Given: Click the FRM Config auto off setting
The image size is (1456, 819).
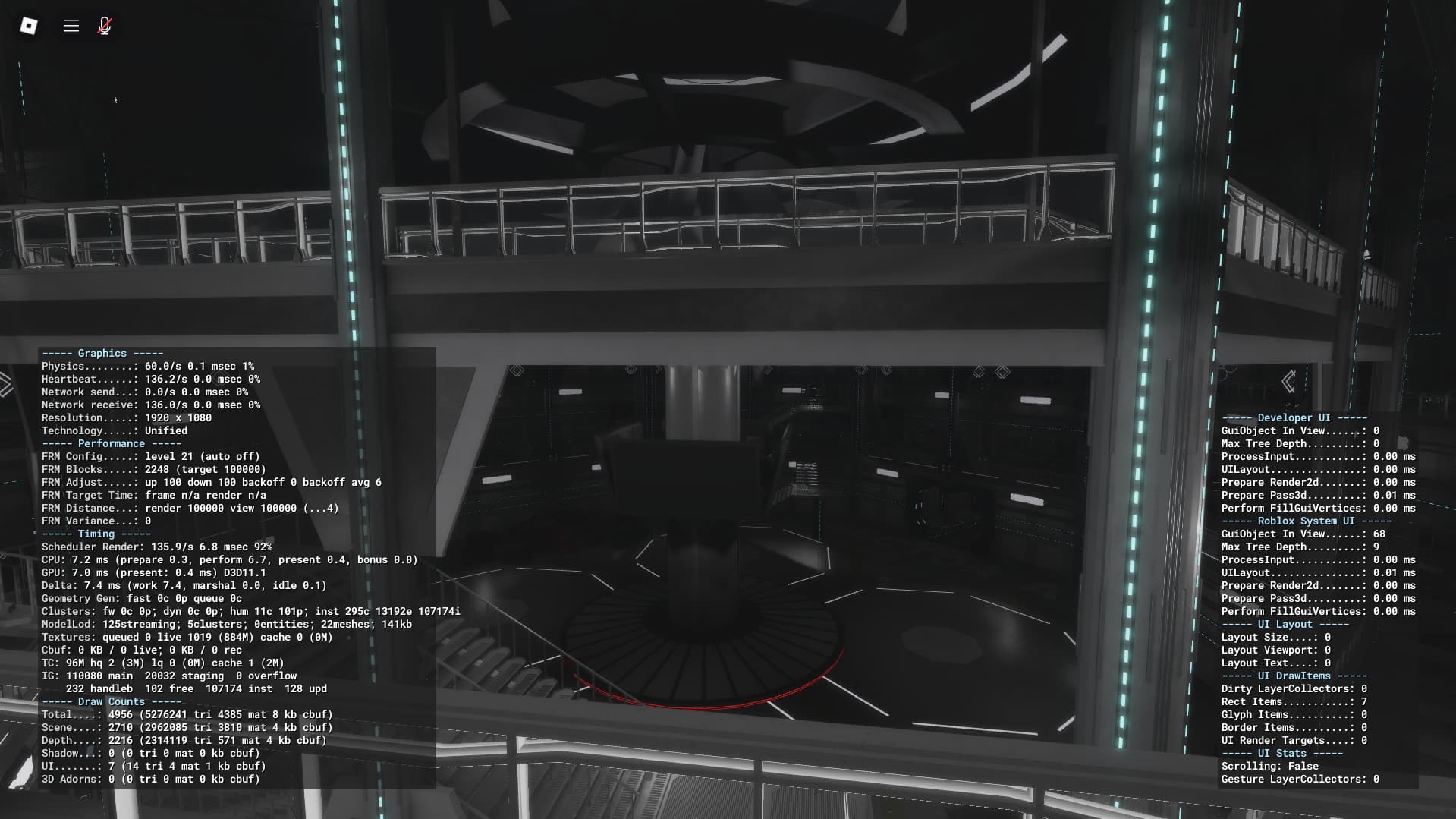Looking at the screenshot, I should pos(151,456).
